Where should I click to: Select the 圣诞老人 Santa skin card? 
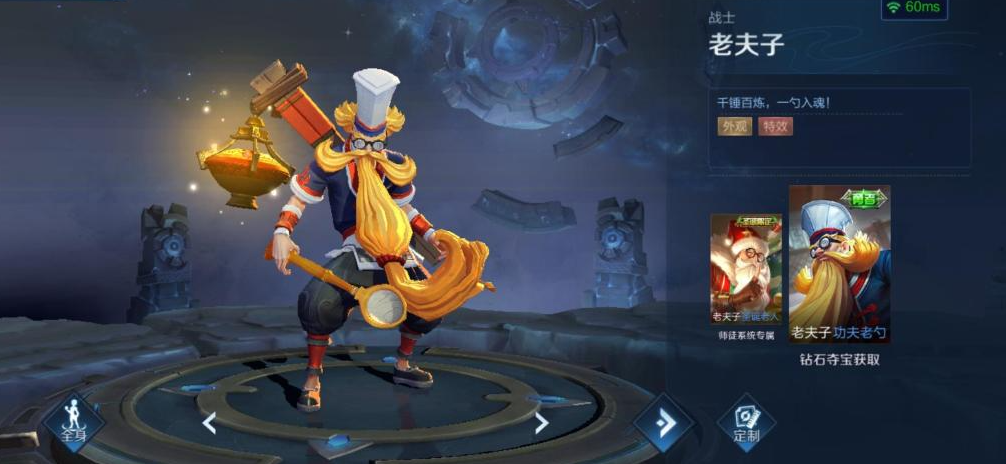pos(746,268)
